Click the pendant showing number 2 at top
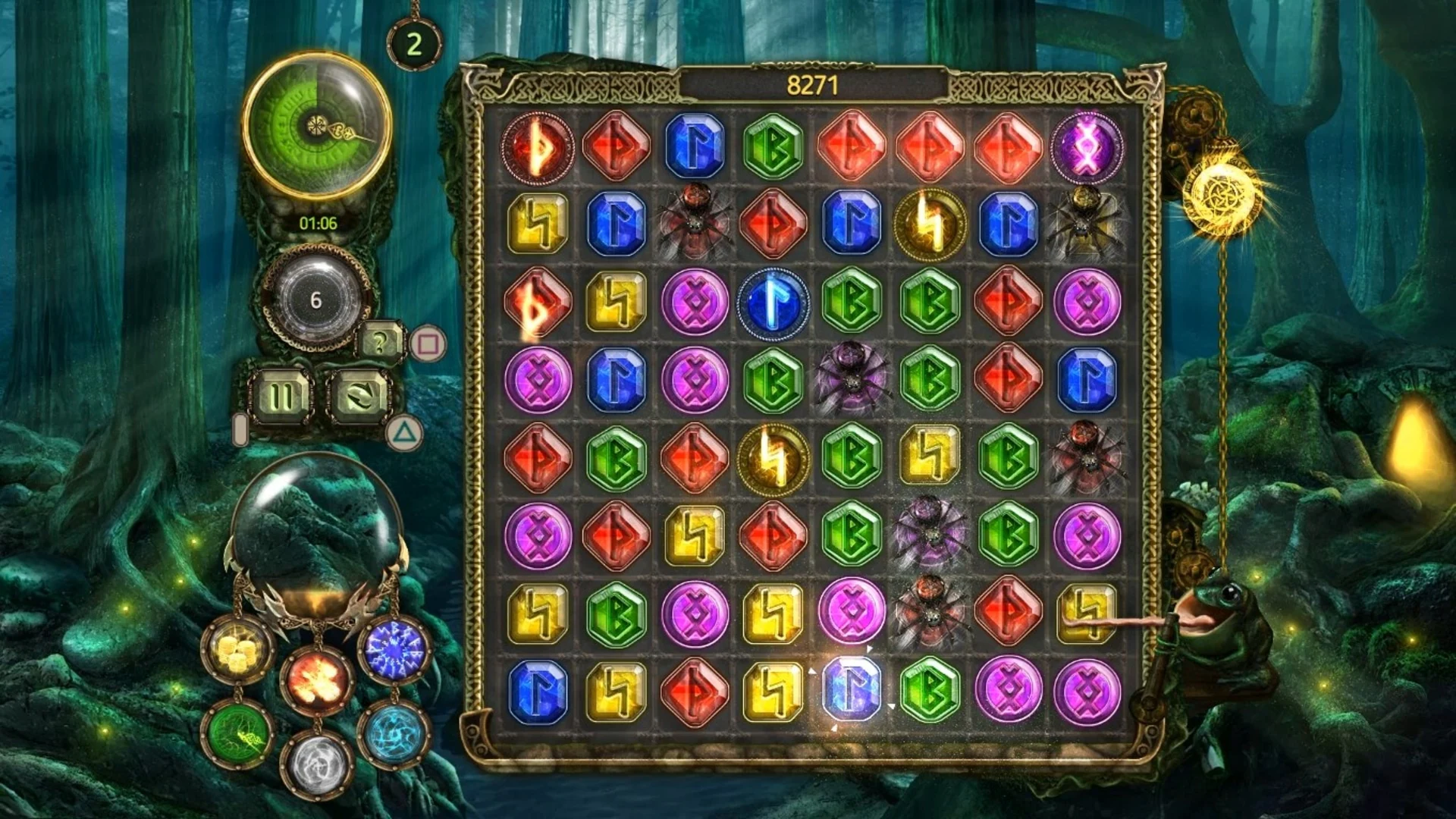1456x819 pixels. coord(414,43)
